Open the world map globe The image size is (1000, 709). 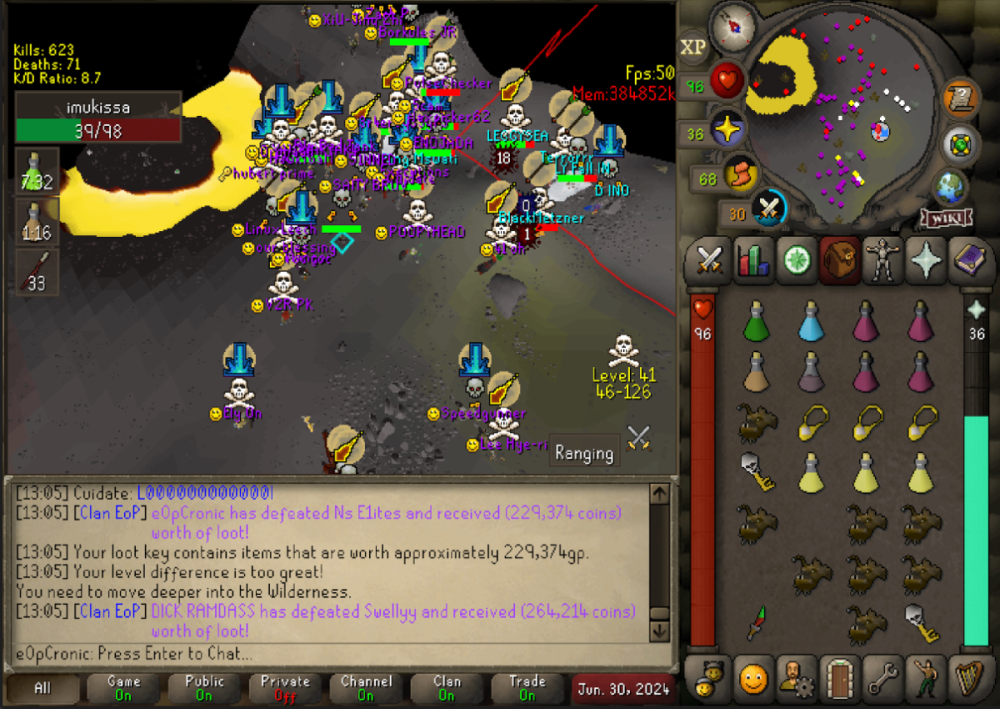[x=949, y=185]
